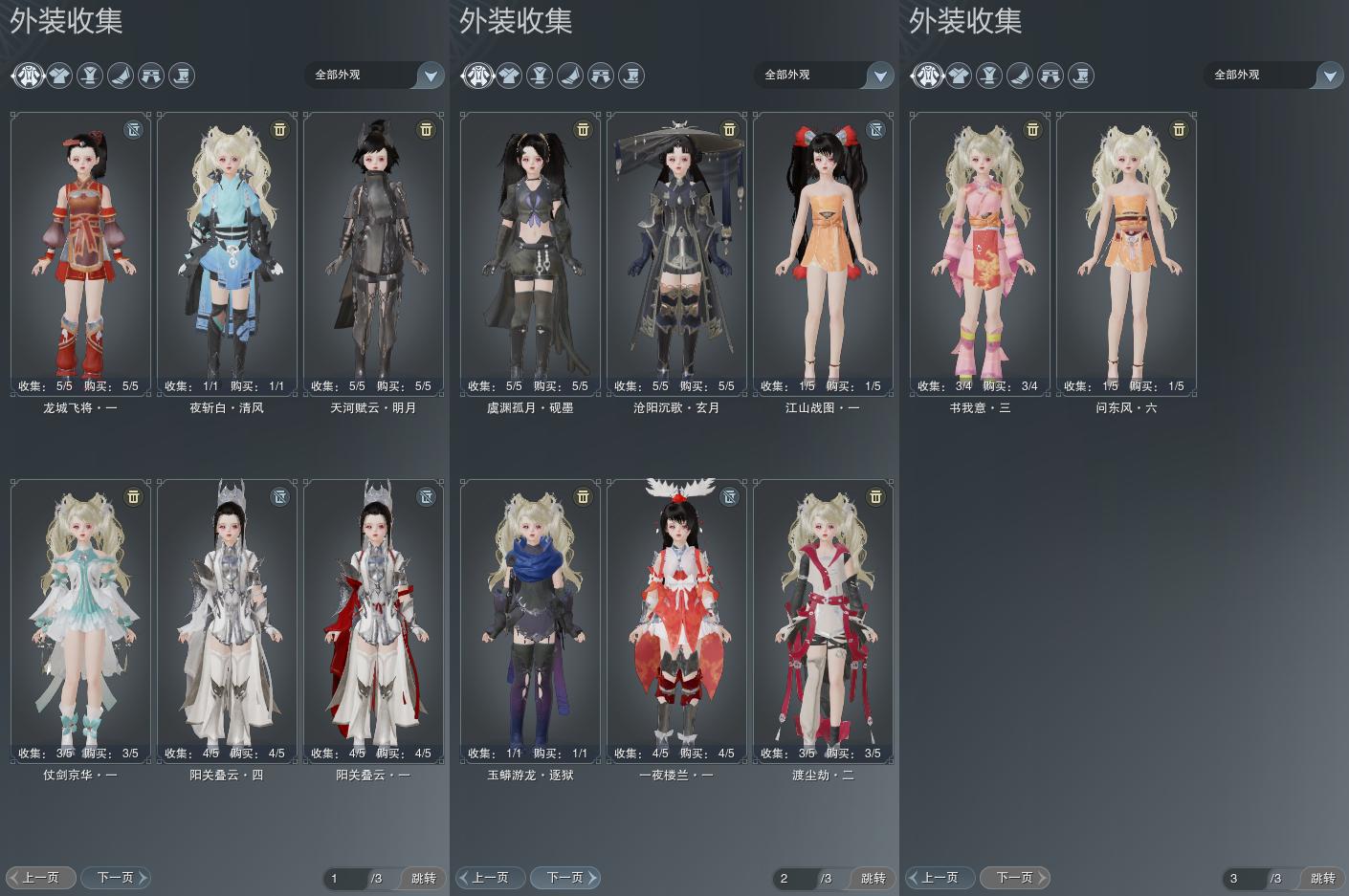The image size is (1349, 896).
Task: Choose the 江山战图·一 outfit card
Action: 823,253
